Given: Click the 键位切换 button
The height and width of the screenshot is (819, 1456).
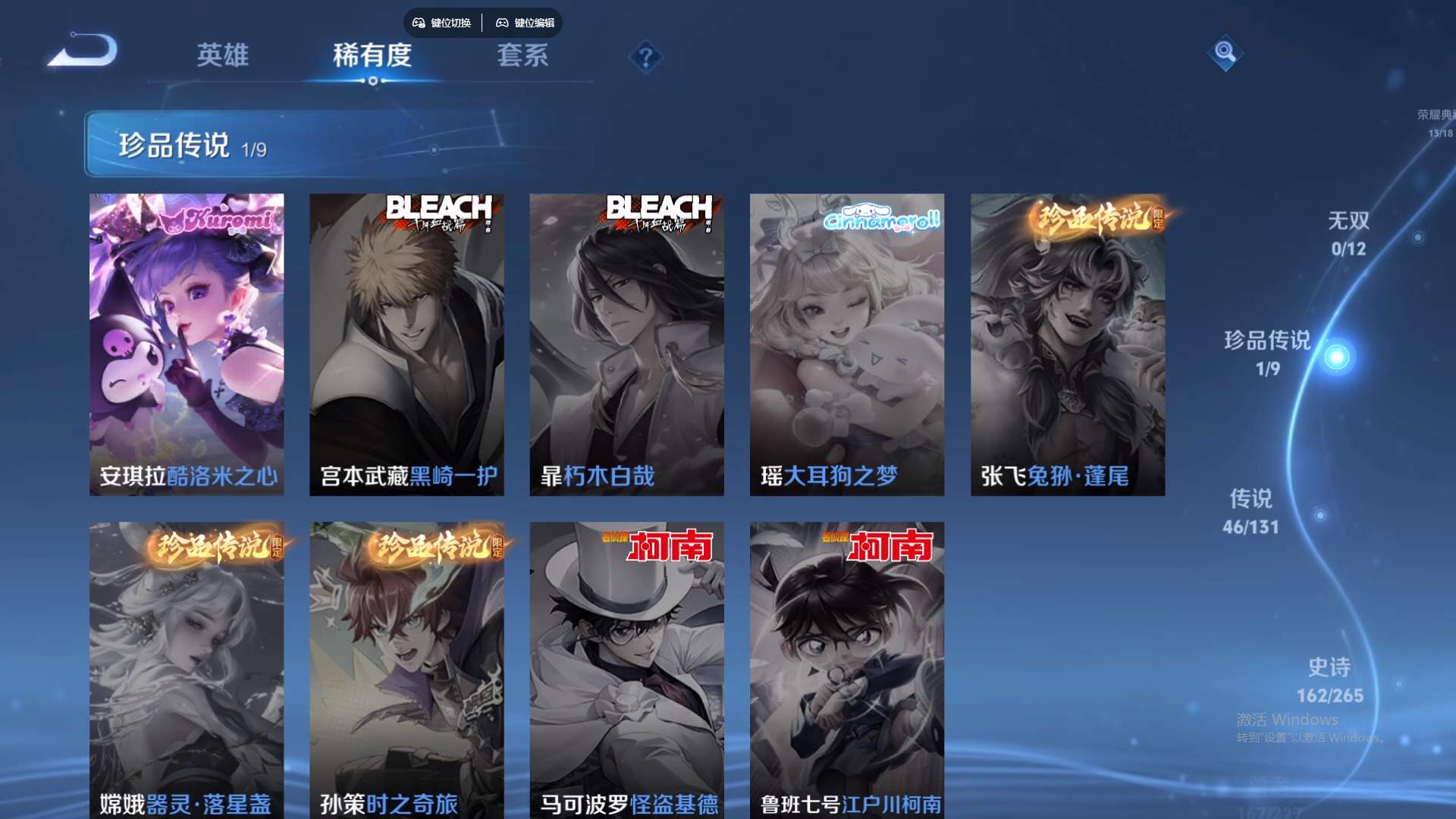Looking at the screenshot, I should coord(441,23).
